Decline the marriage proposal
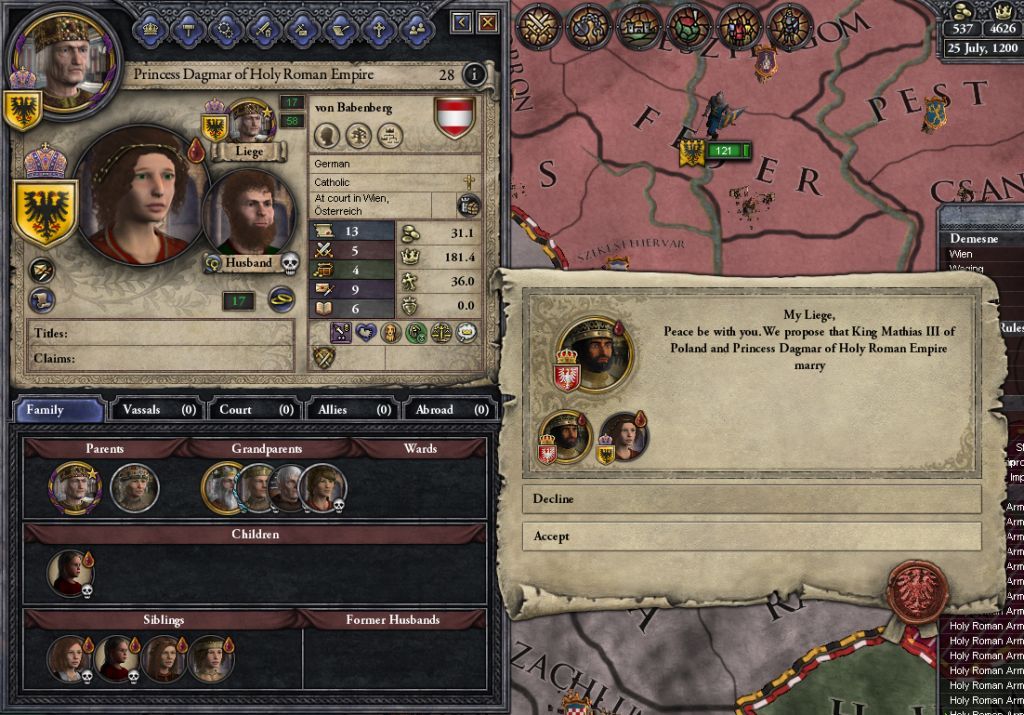The image size is (1024, 715). tap(750, 499)
